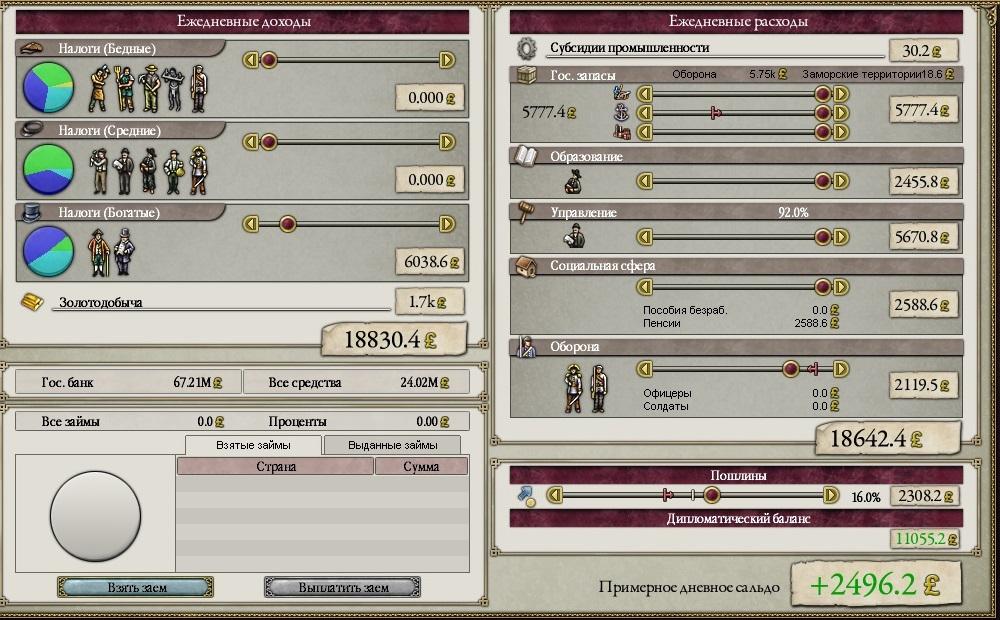Click the 'Выплатить заем' button
1000x620 pixels.
tap(342, 587)
